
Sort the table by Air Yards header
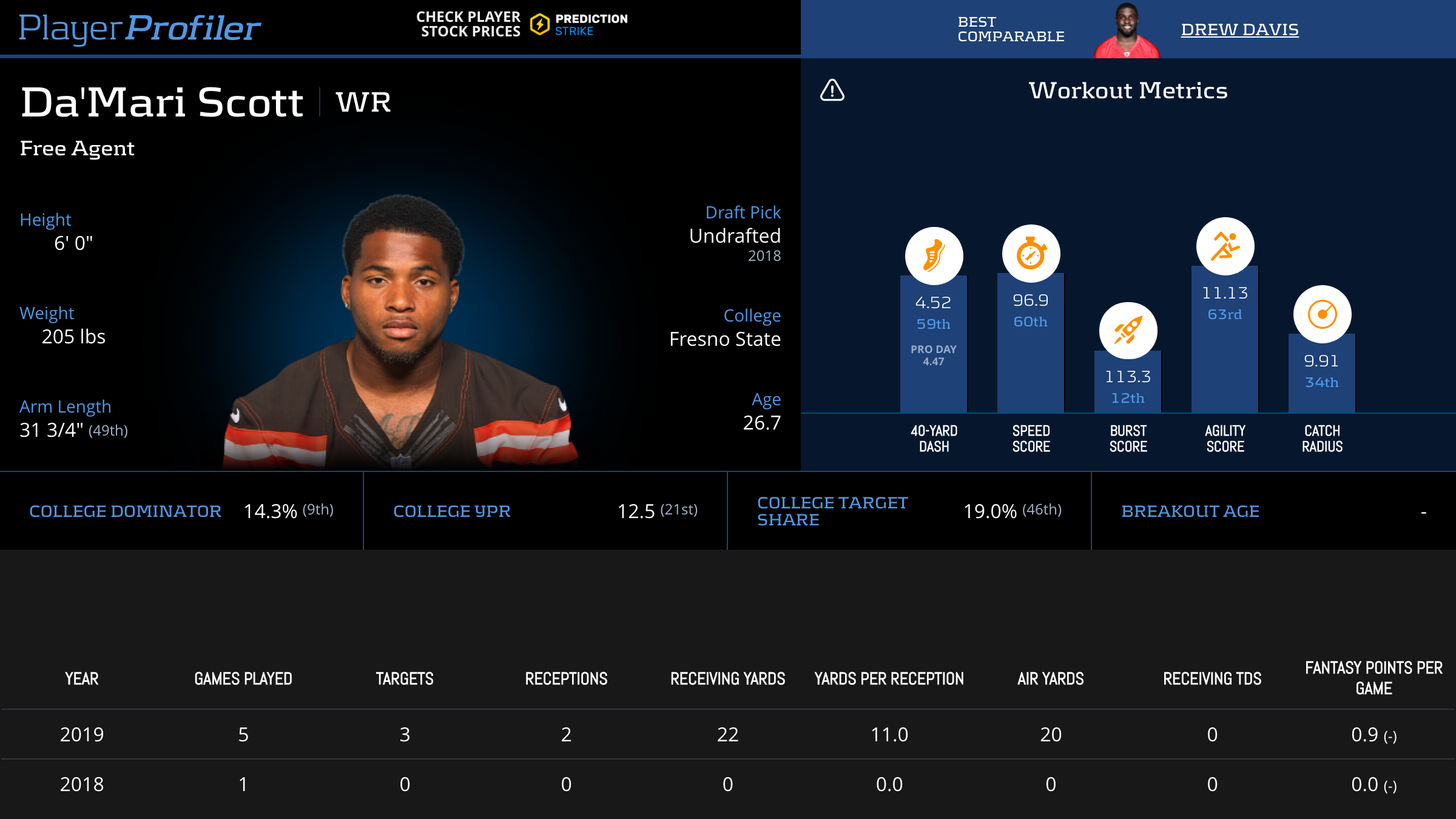click(1051, 678)
